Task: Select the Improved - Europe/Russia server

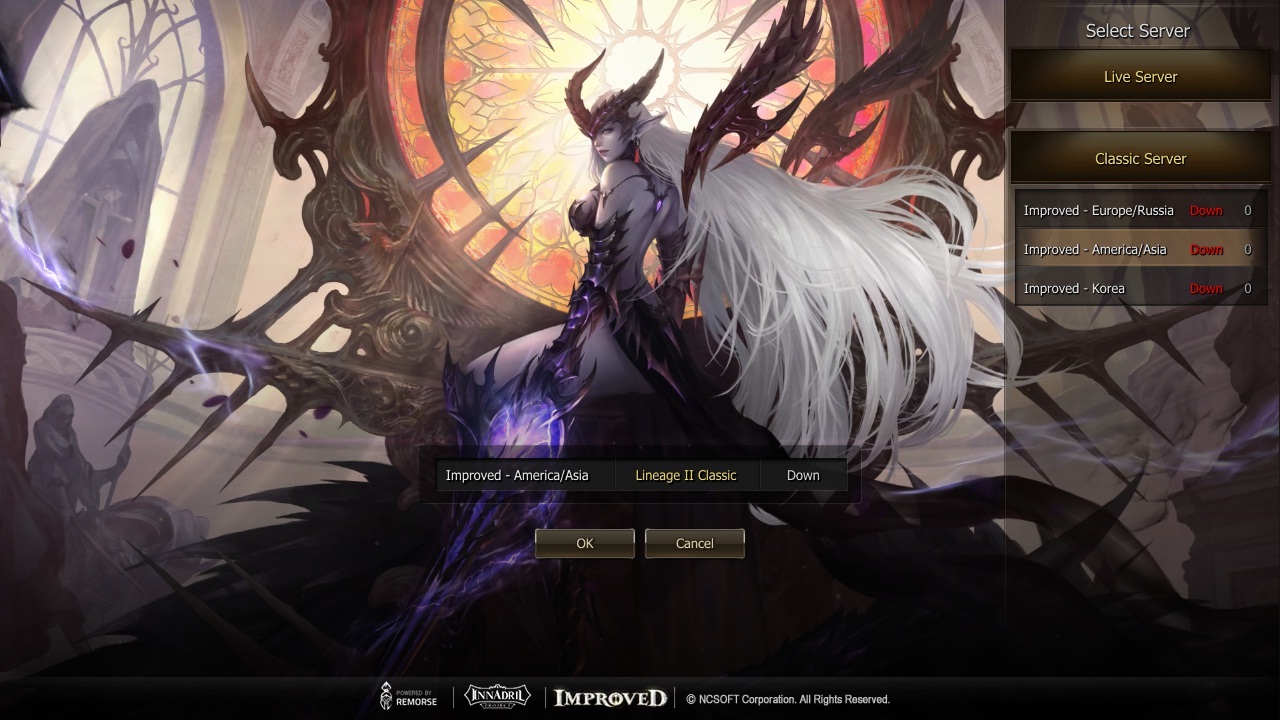Action: tap(1138, 211)
